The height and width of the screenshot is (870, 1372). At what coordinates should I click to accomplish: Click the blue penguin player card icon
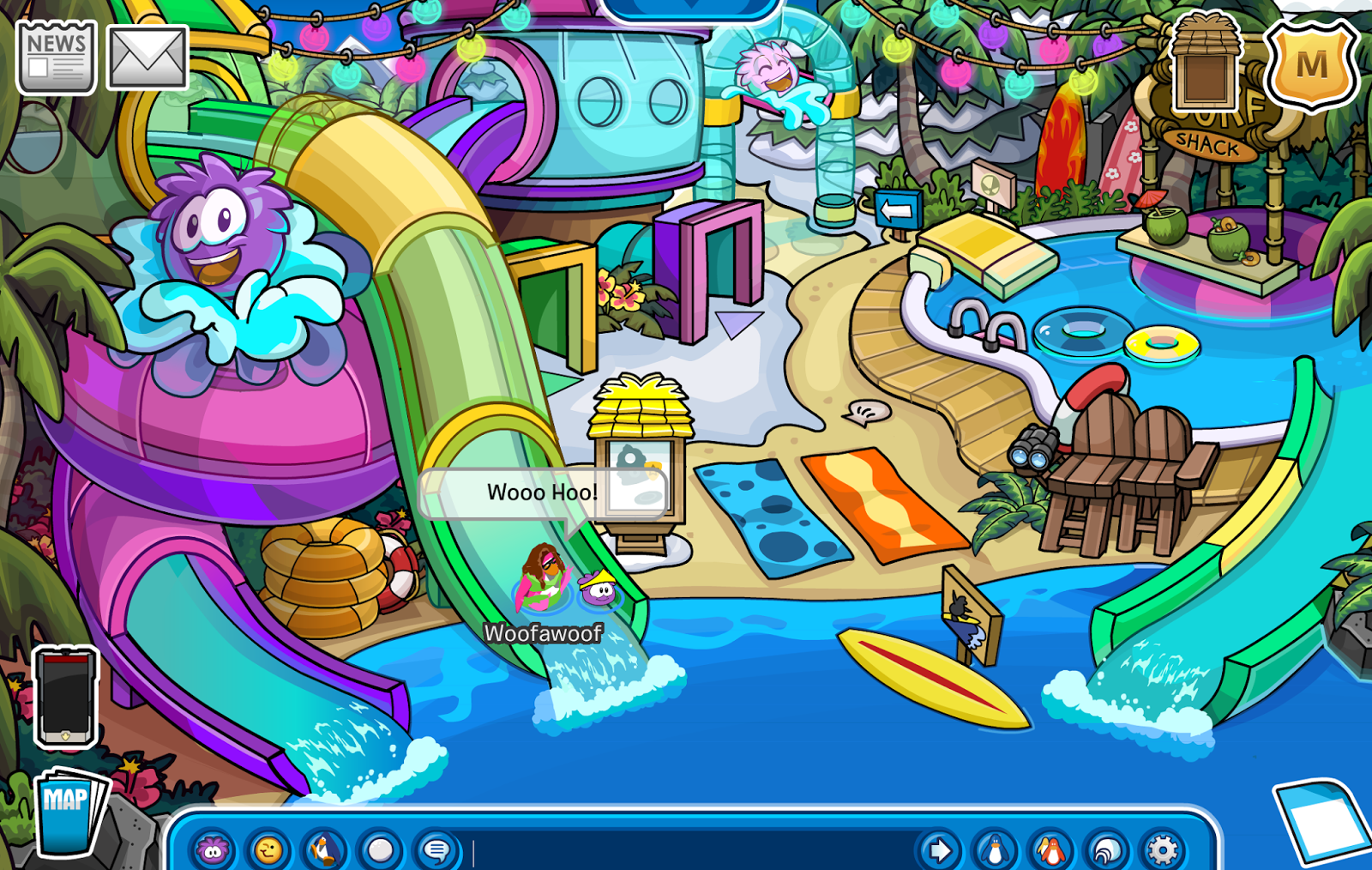click(995, 849)
